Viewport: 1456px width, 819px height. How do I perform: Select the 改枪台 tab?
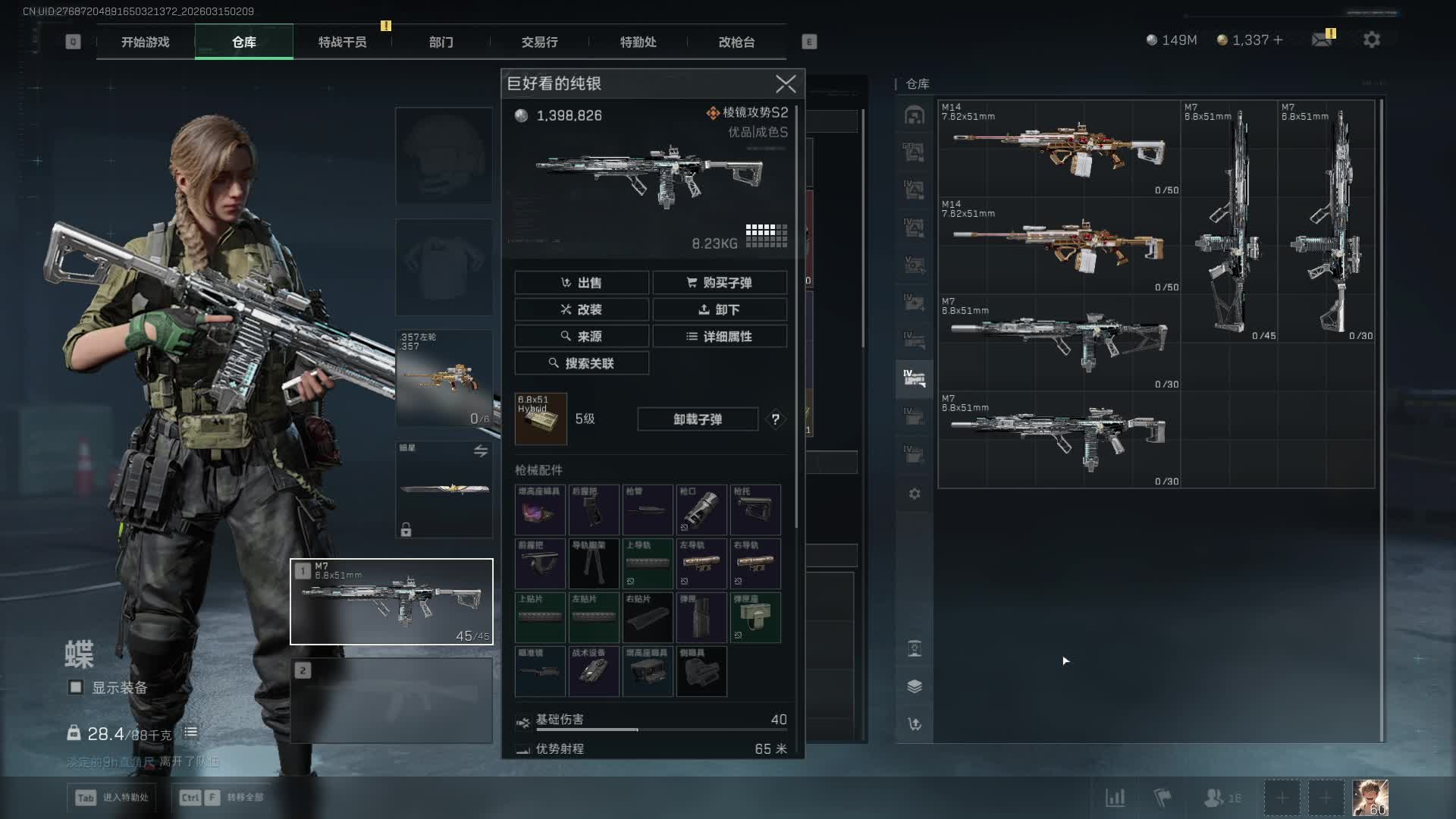[736, 42]
